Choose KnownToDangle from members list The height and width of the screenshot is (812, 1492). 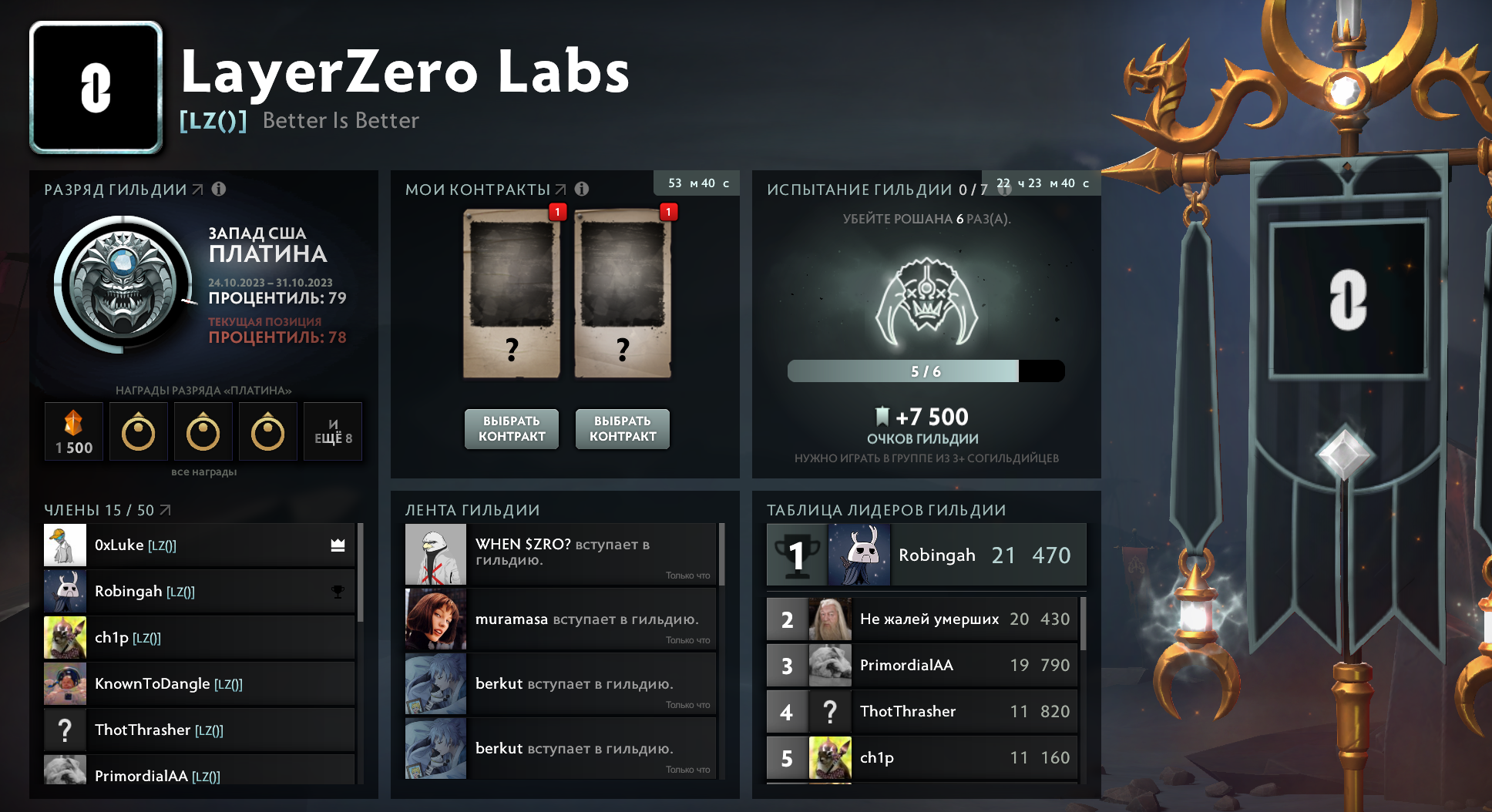pos(199,684)
